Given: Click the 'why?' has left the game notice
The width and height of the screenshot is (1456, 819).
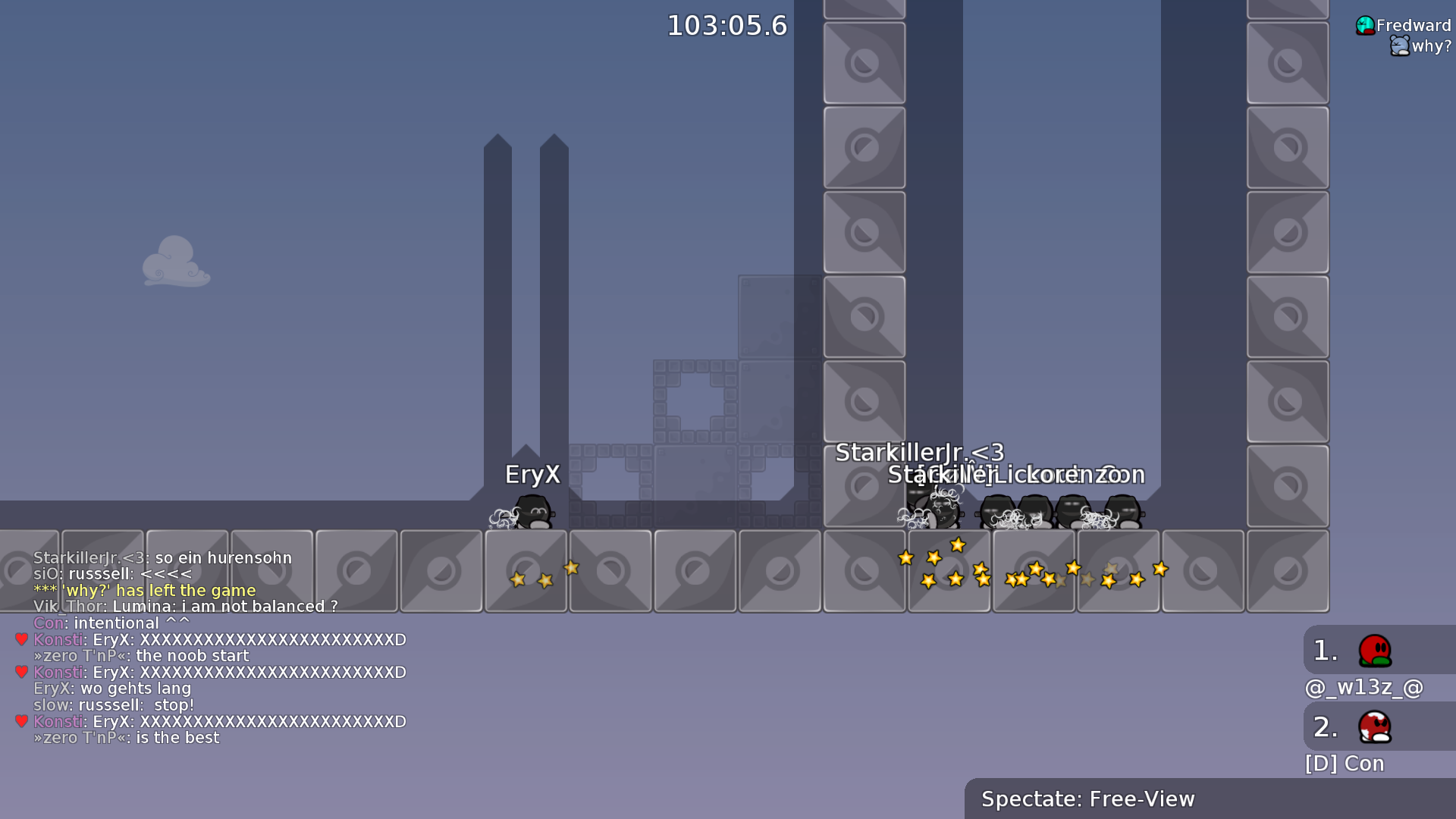Looking at the screenshot, I should click(x=143, y=590).
